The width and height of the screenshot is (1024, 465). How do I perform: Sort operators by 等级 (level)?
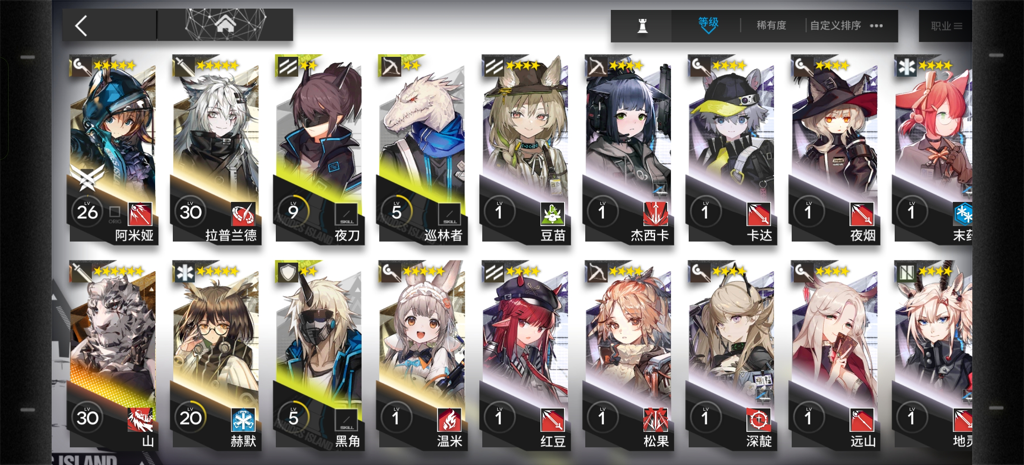708,25
